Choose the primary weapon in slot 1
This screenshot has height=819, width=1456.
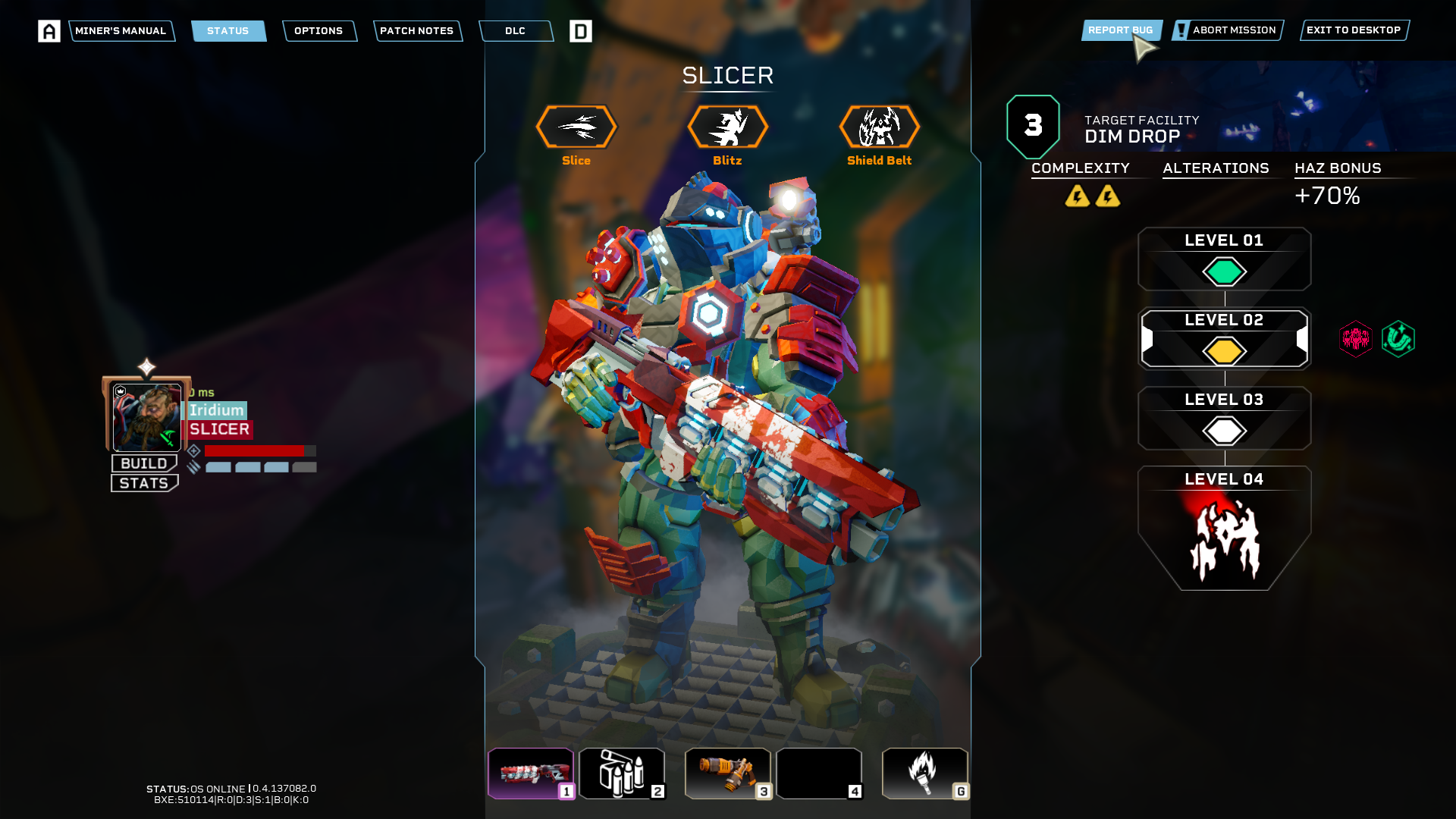[531, 773]
